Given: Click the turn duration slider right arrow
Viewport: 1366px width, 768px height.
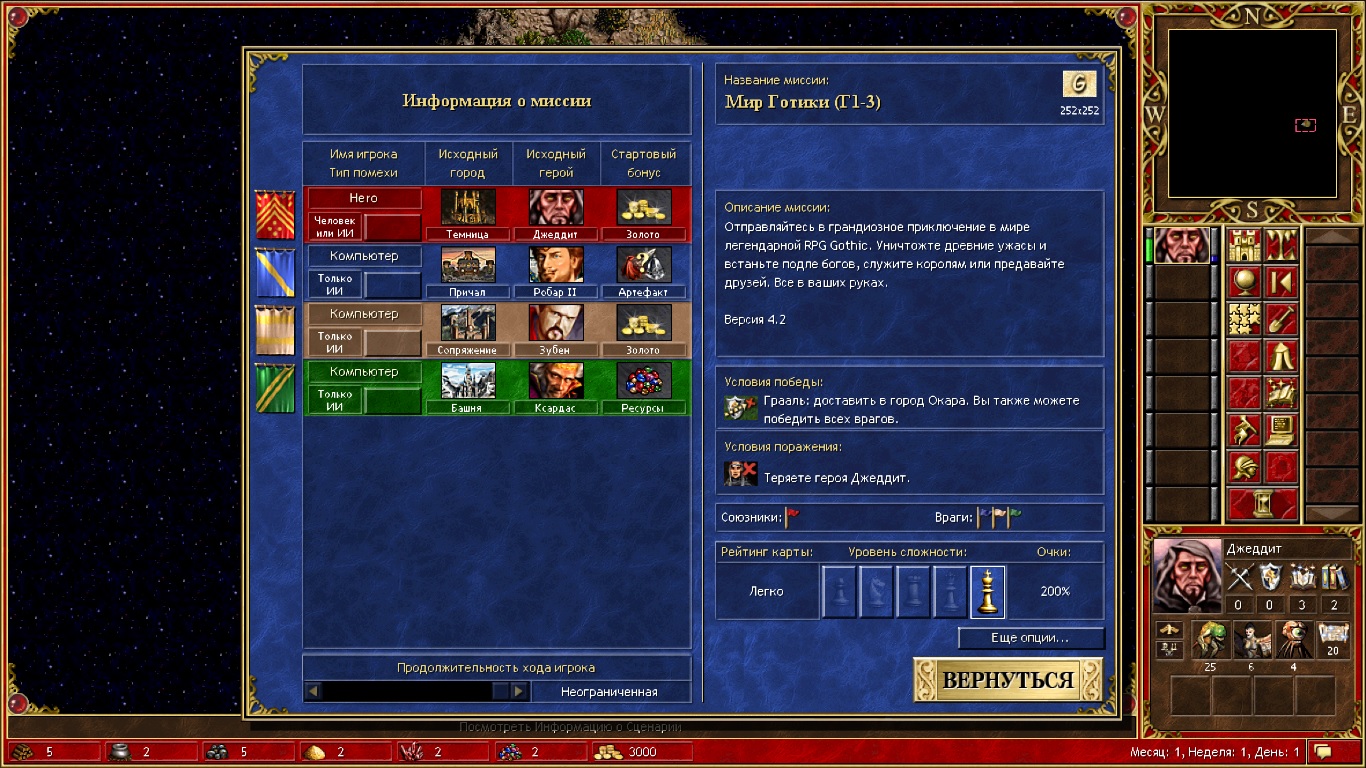Looking at the screenshot, I should 519,691.
